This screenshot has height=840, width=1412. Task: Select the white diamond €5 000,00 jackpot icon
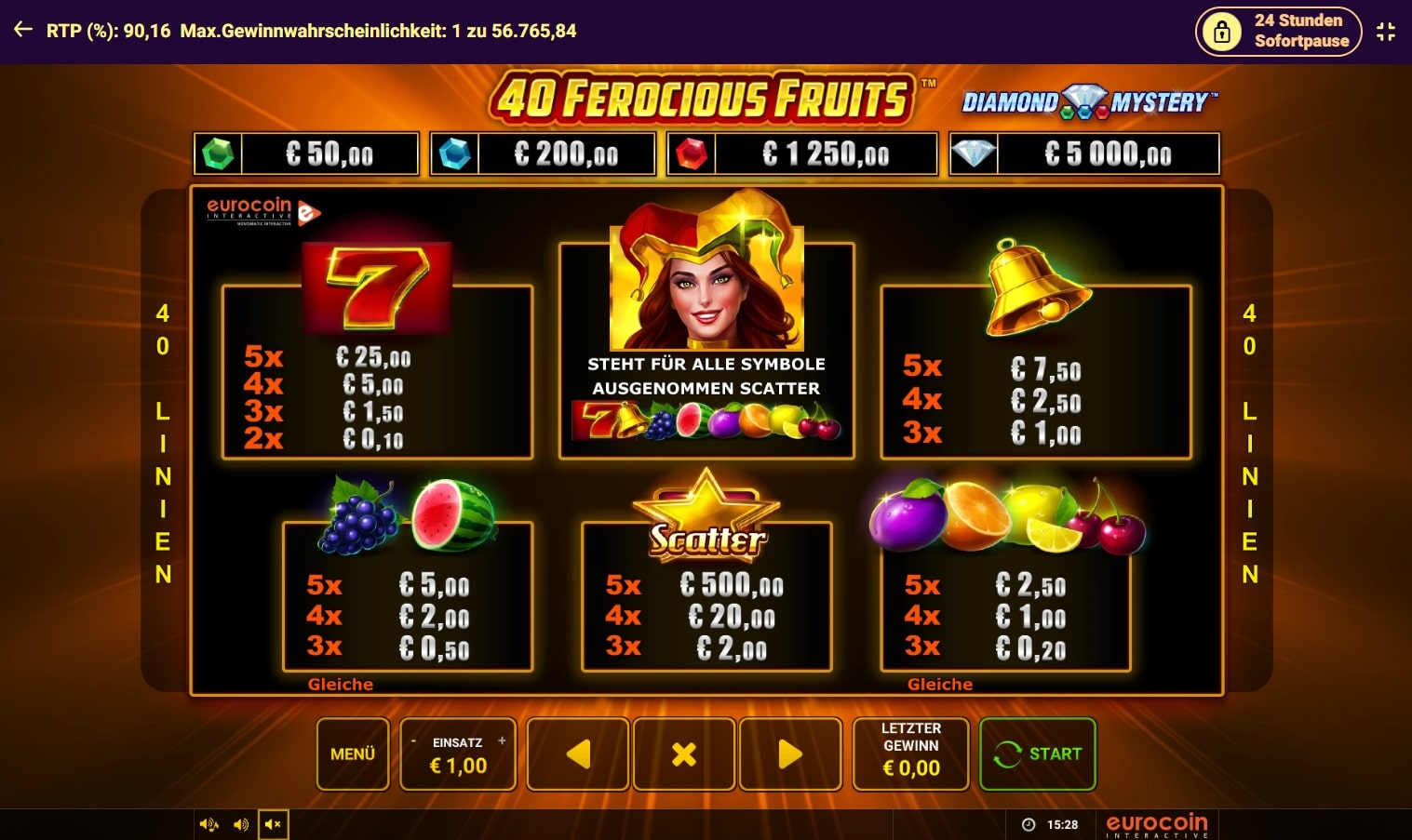tap(974, 153)
